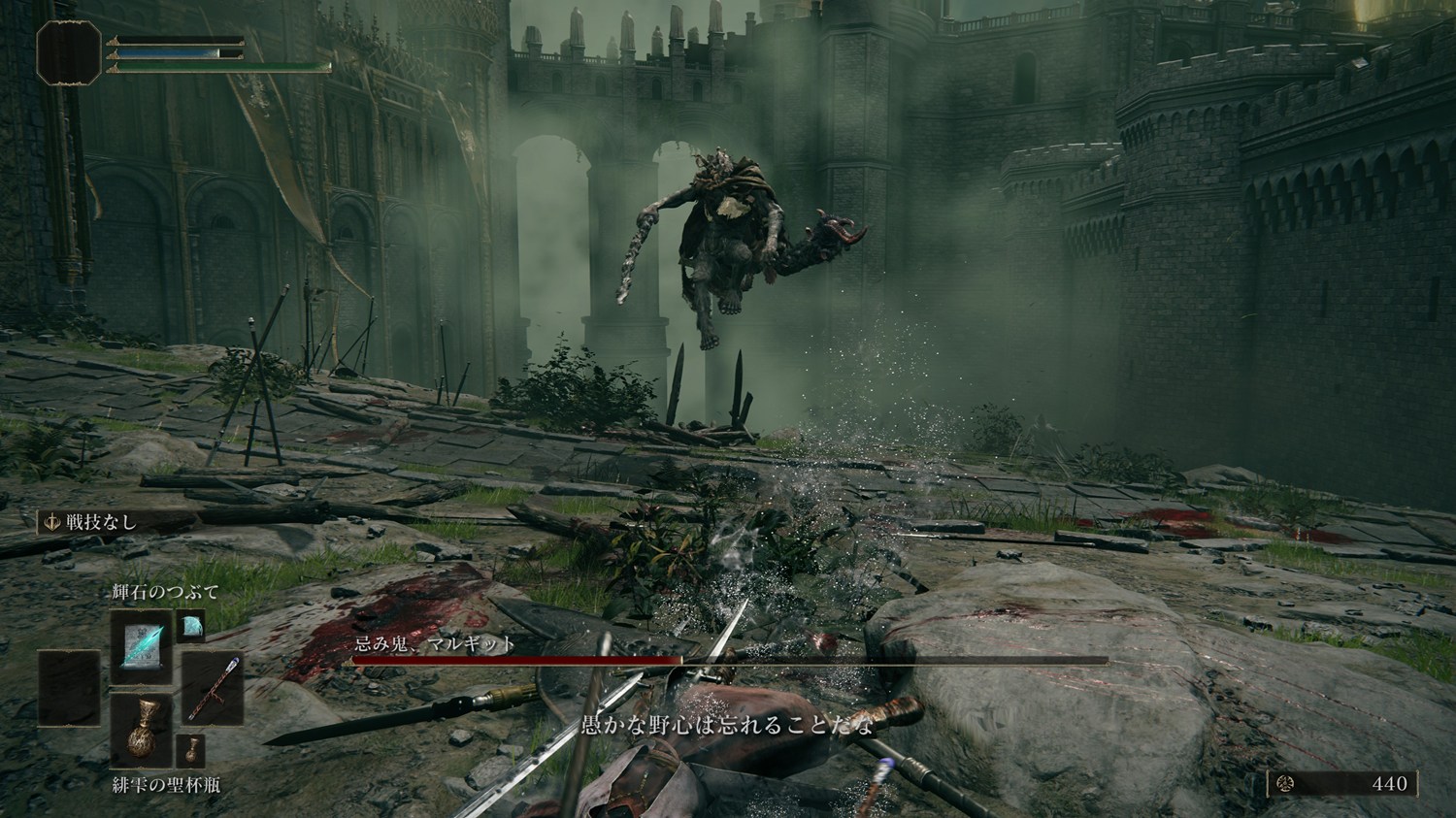Choose the small next-spell icon beside the scroll

coord(192,626)
